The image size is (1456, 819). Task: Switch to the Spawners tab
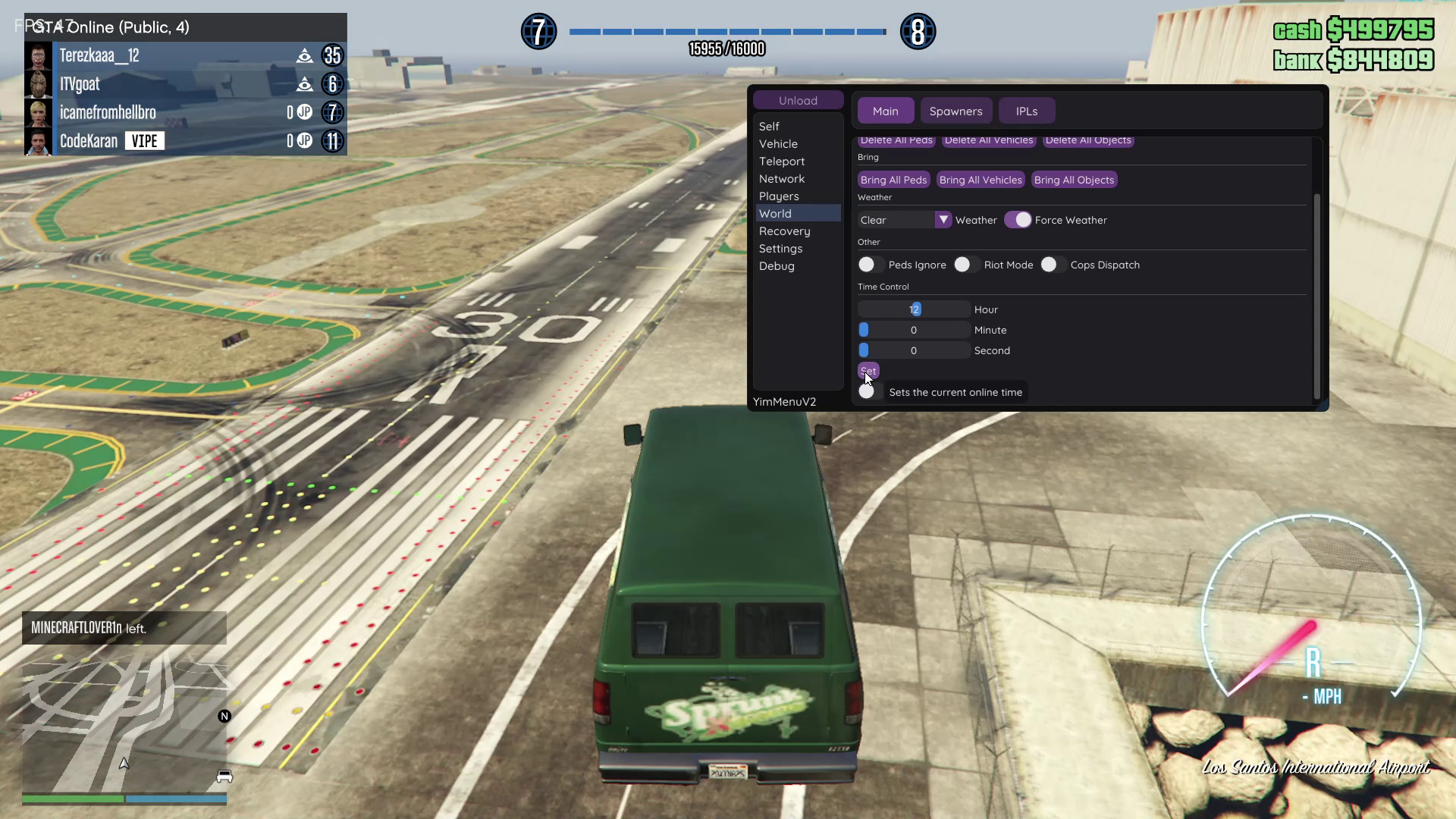point(955,111)
